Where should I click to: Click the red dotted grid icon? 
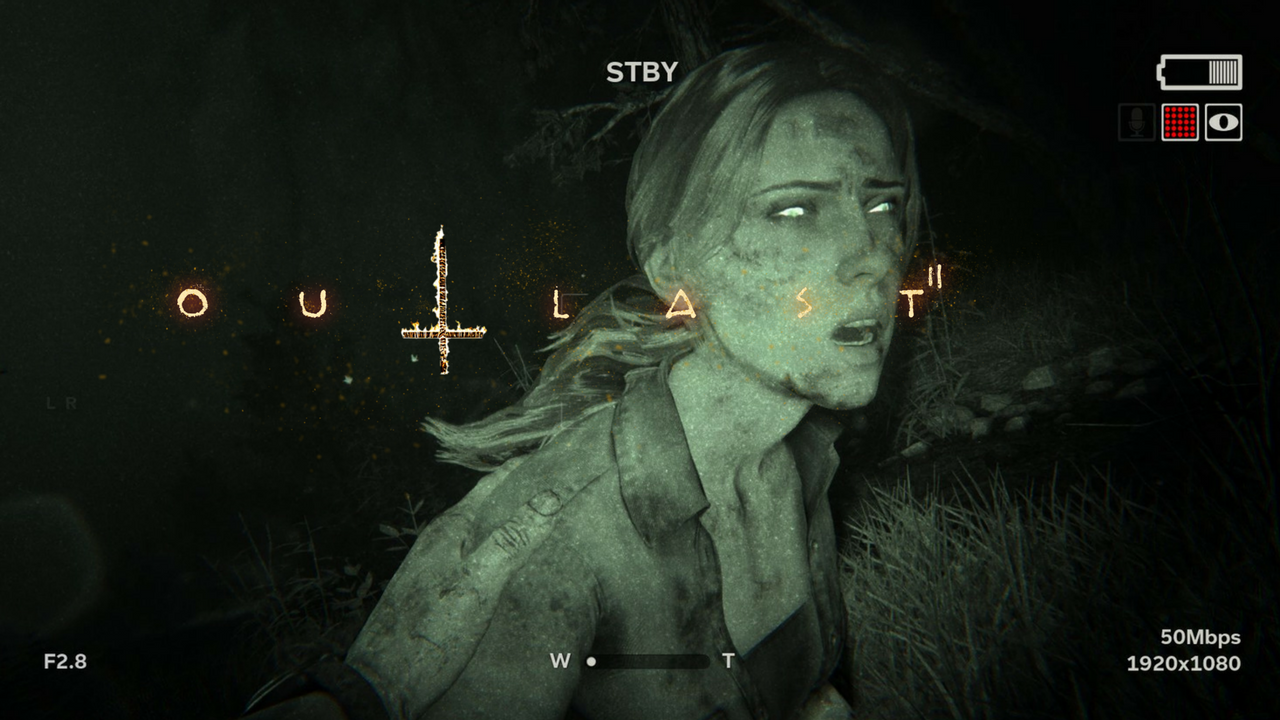click(1180, 123)
